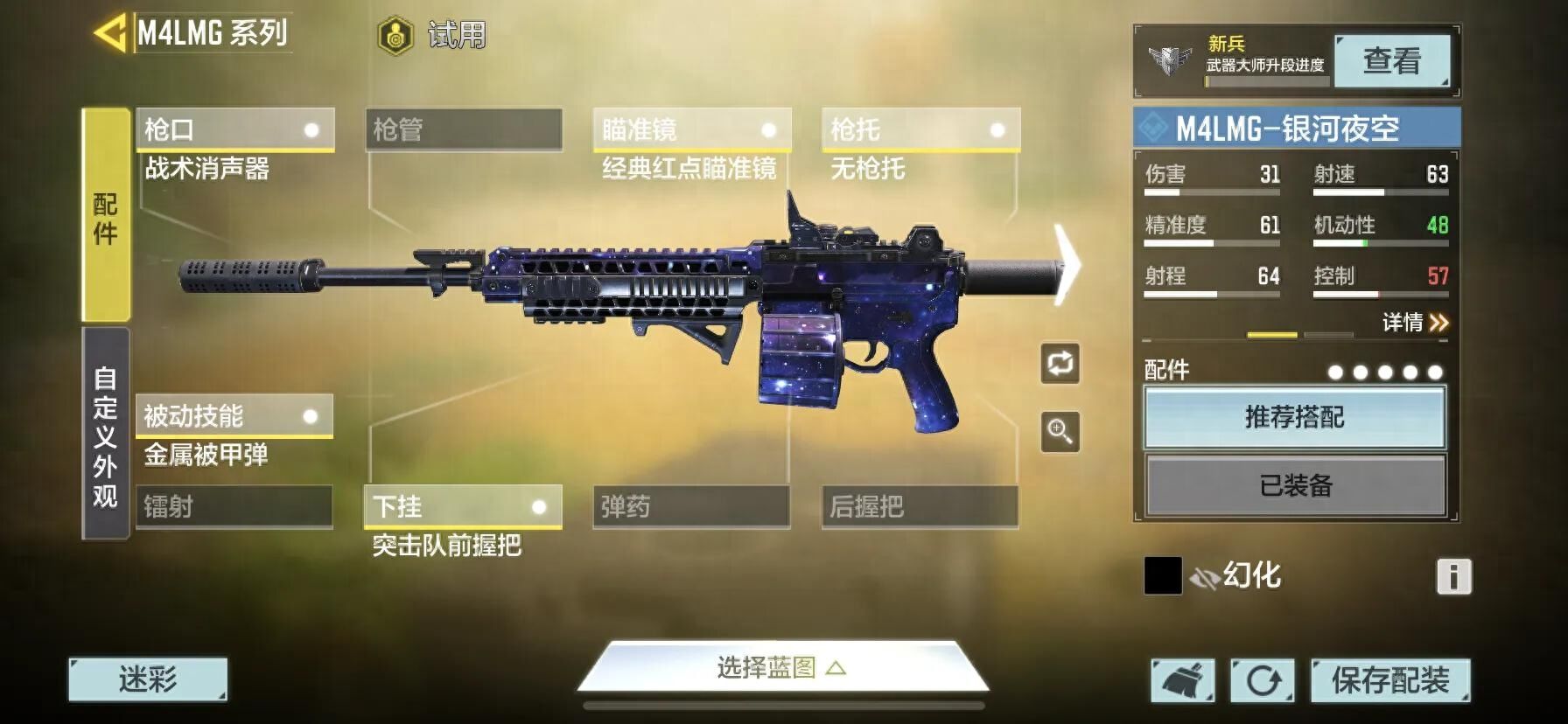Image resolution: width=1568 pixels, height=724 pixels.
Task: Select the 枪口 muzzle attachment slot
Action: (234, 130)
